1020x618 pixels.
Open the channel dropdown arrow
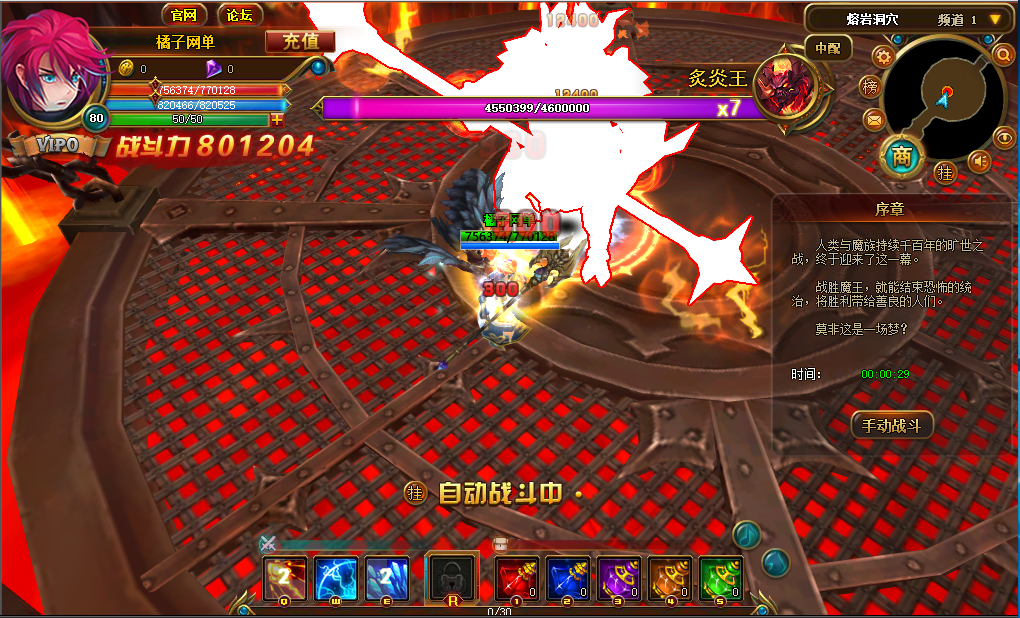pyautogui.click(x=995, y=19)
